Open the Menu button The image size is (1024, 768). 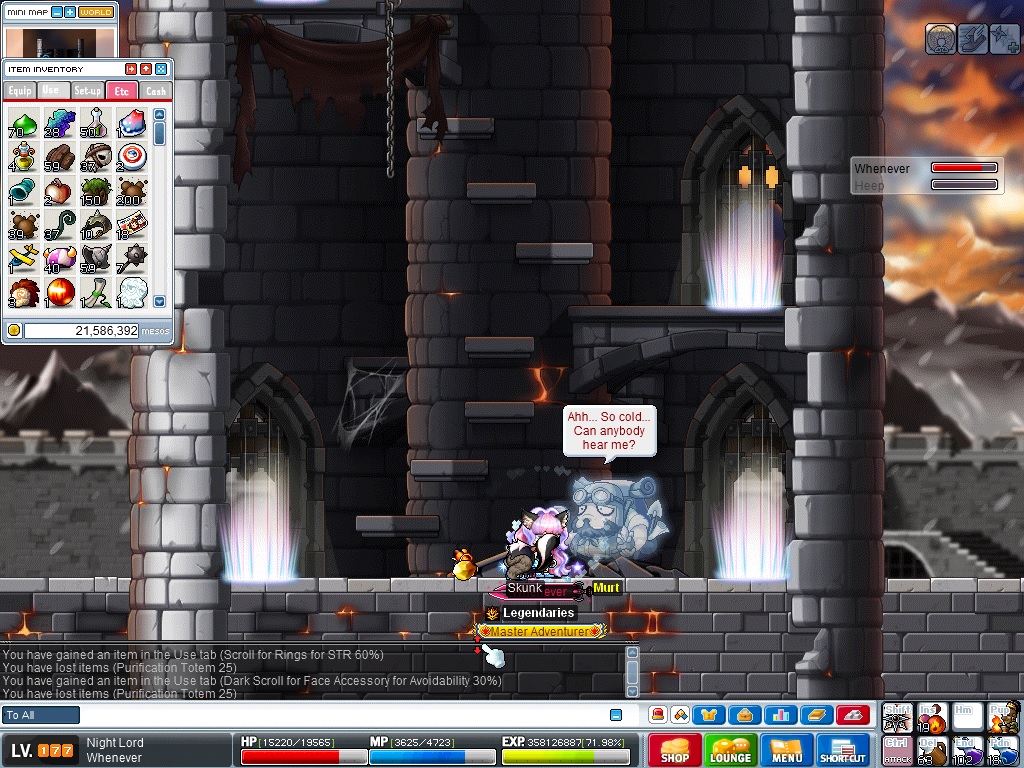coord(787,750)
